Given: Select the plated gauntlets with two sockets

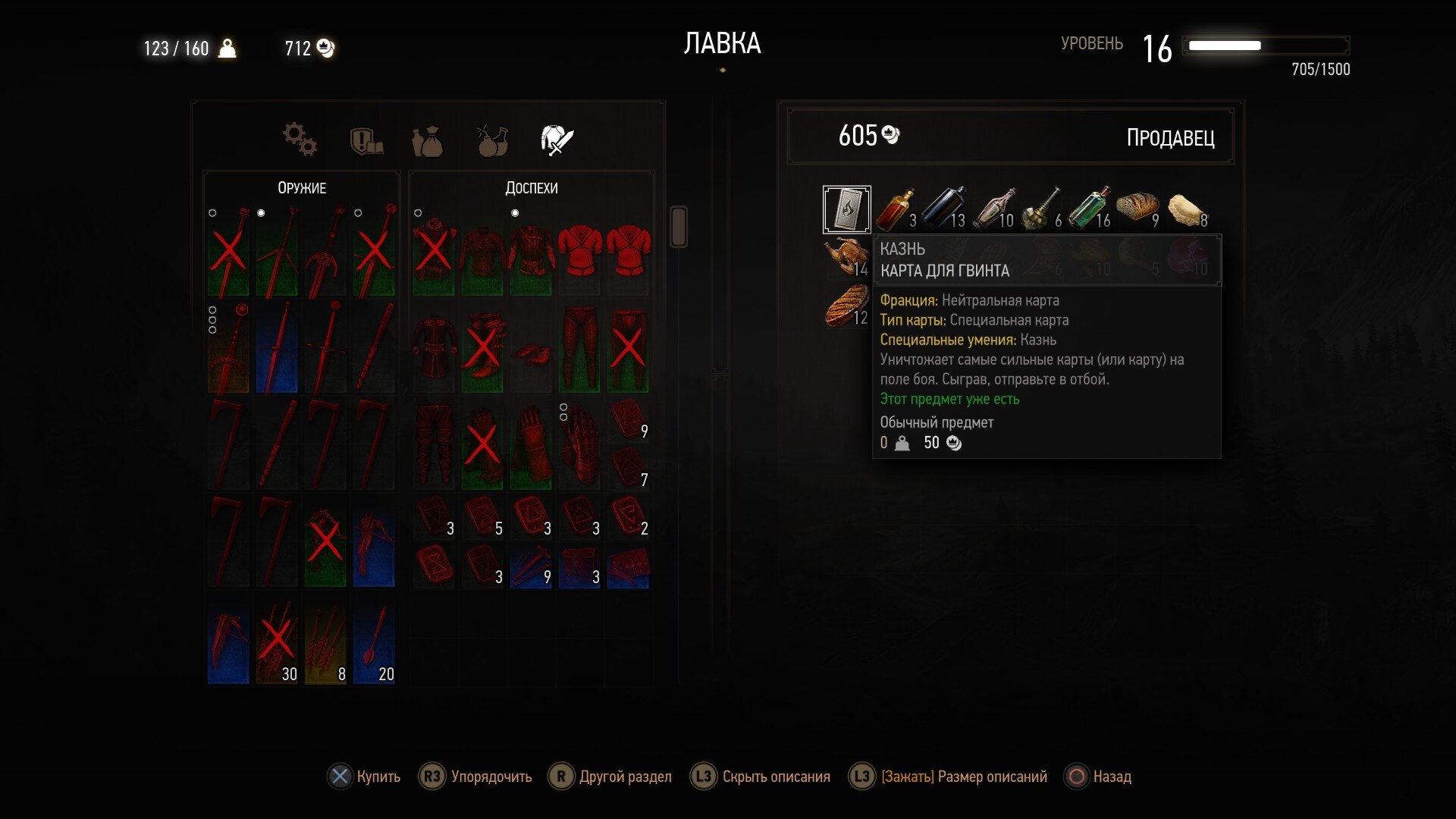Looking at the screenshot, I should click(579, 444).
